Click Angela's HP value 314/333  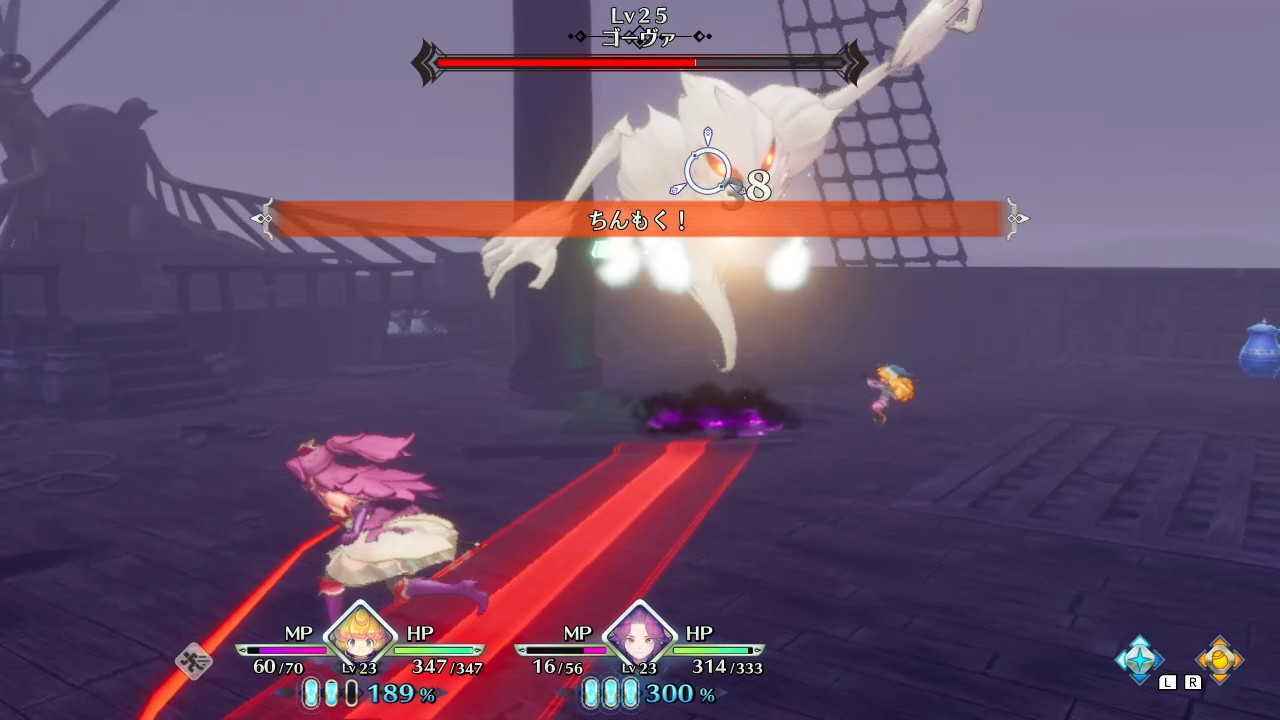point(726,667)
